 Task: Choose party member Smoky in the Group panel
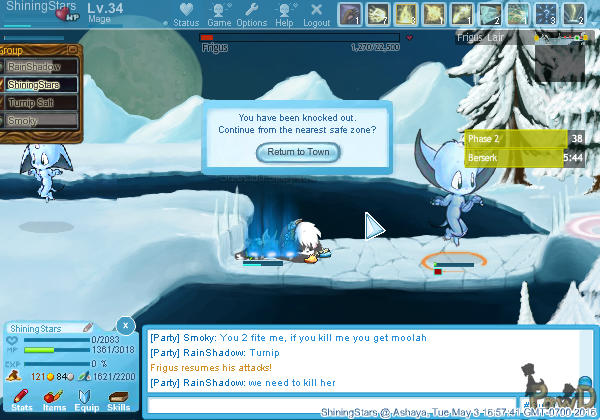41,120
